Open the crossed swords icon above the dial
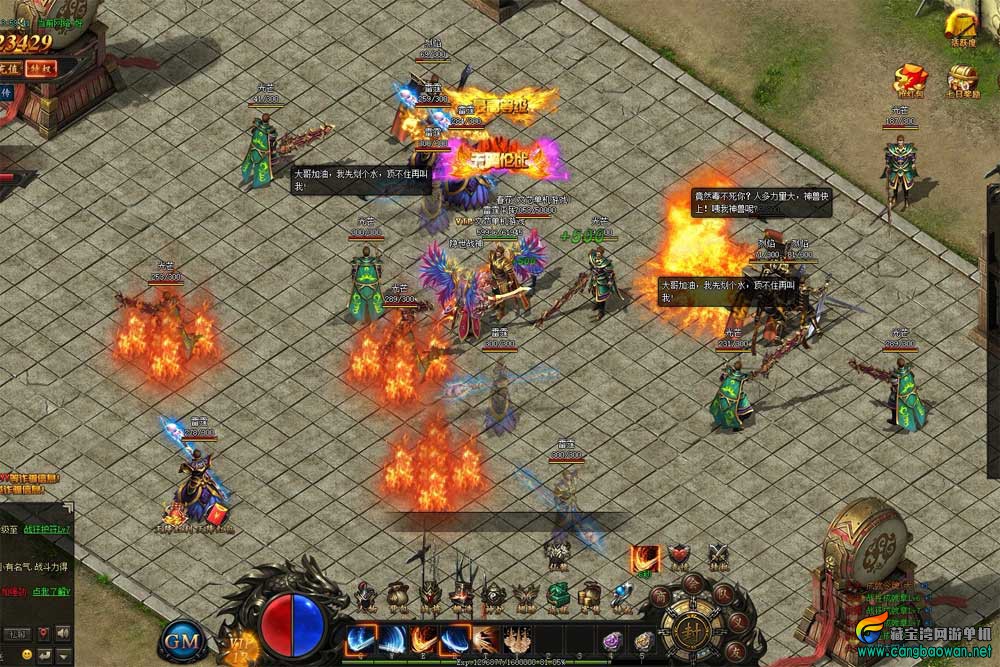 717,556
